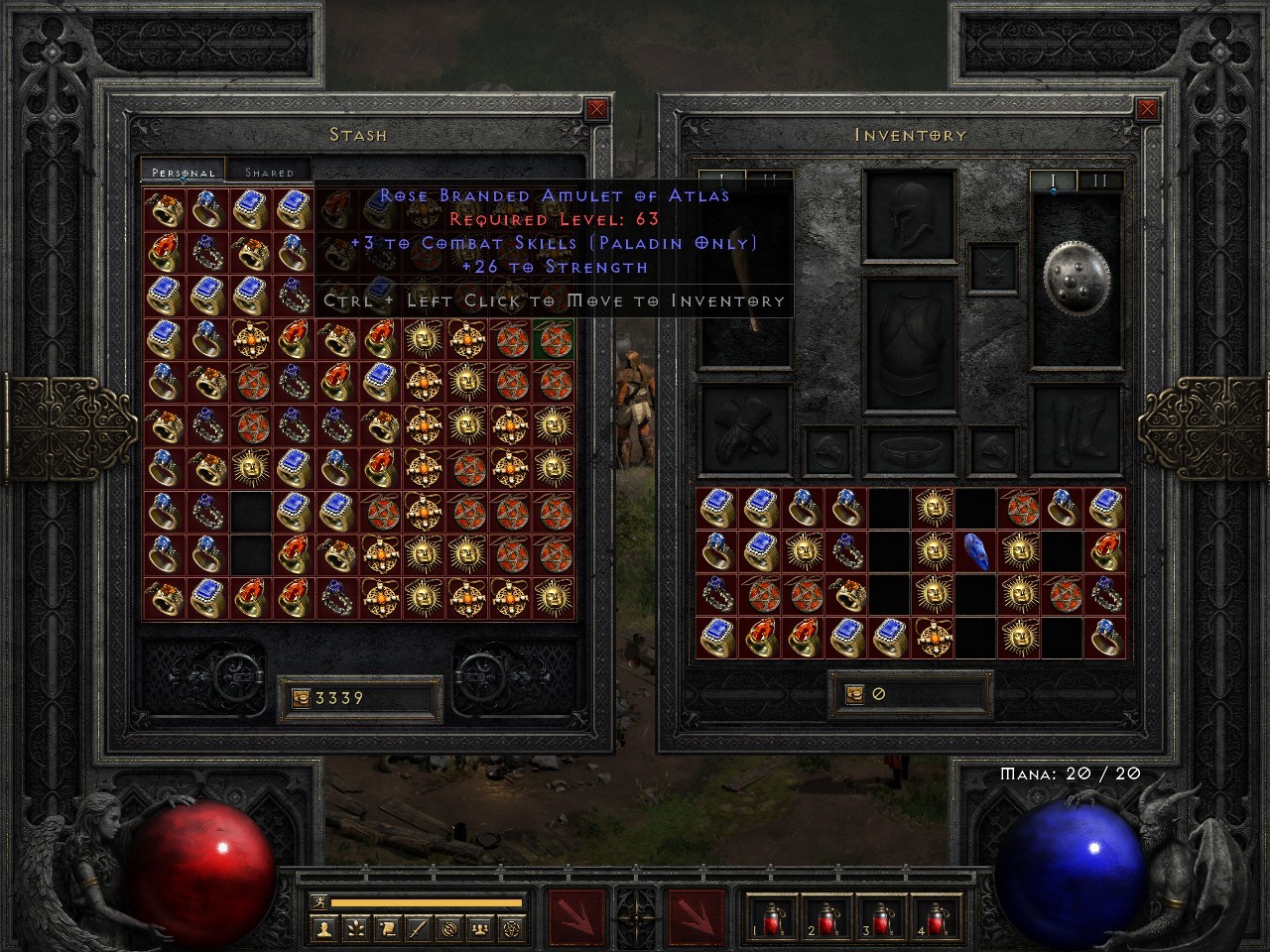The height and width of the screenshot is (952, 1270).
Task: Open the skill tree icon
Action: point(355,928)
